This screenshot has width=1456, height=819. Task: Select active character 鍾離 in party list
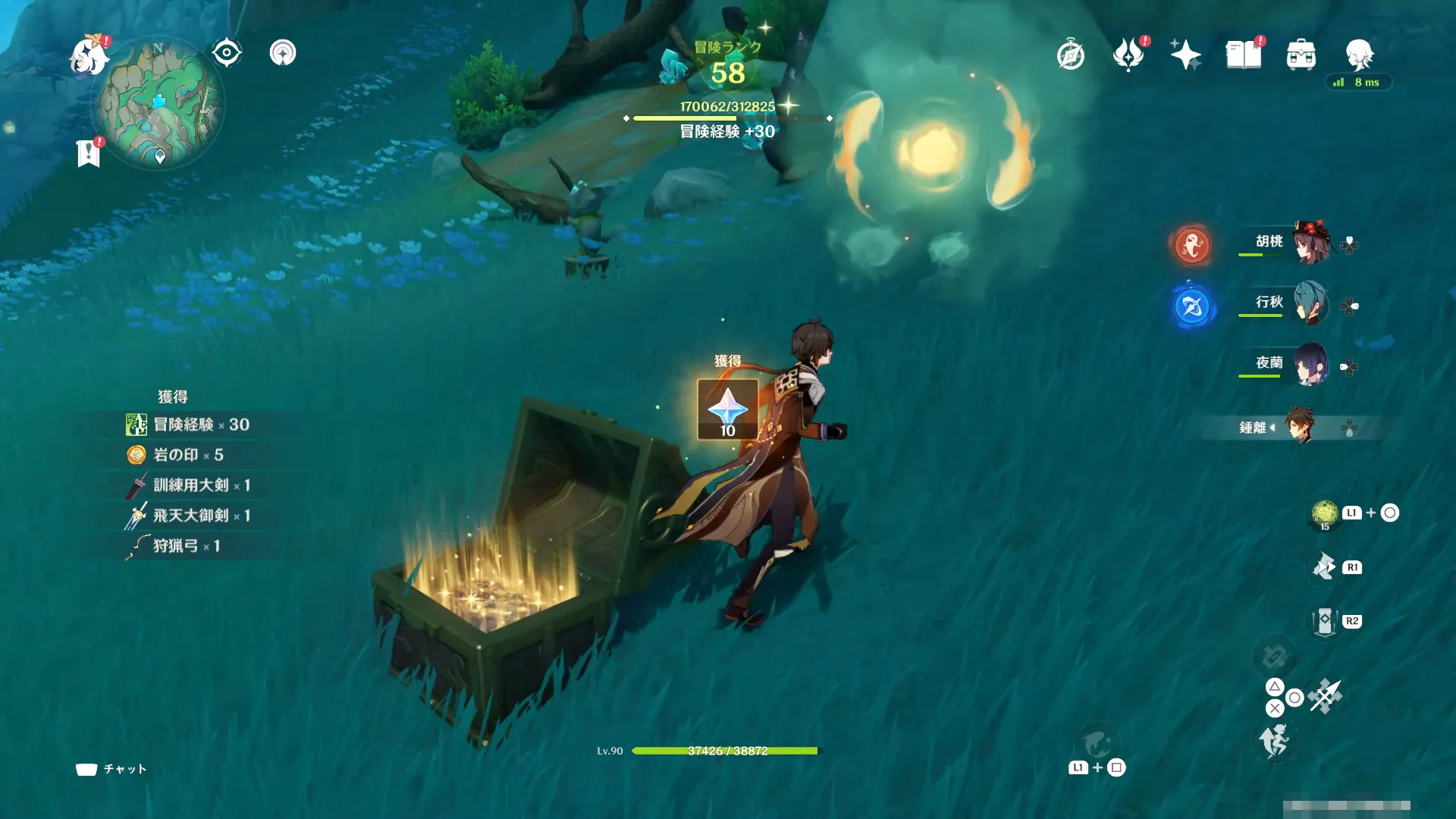1300,427
